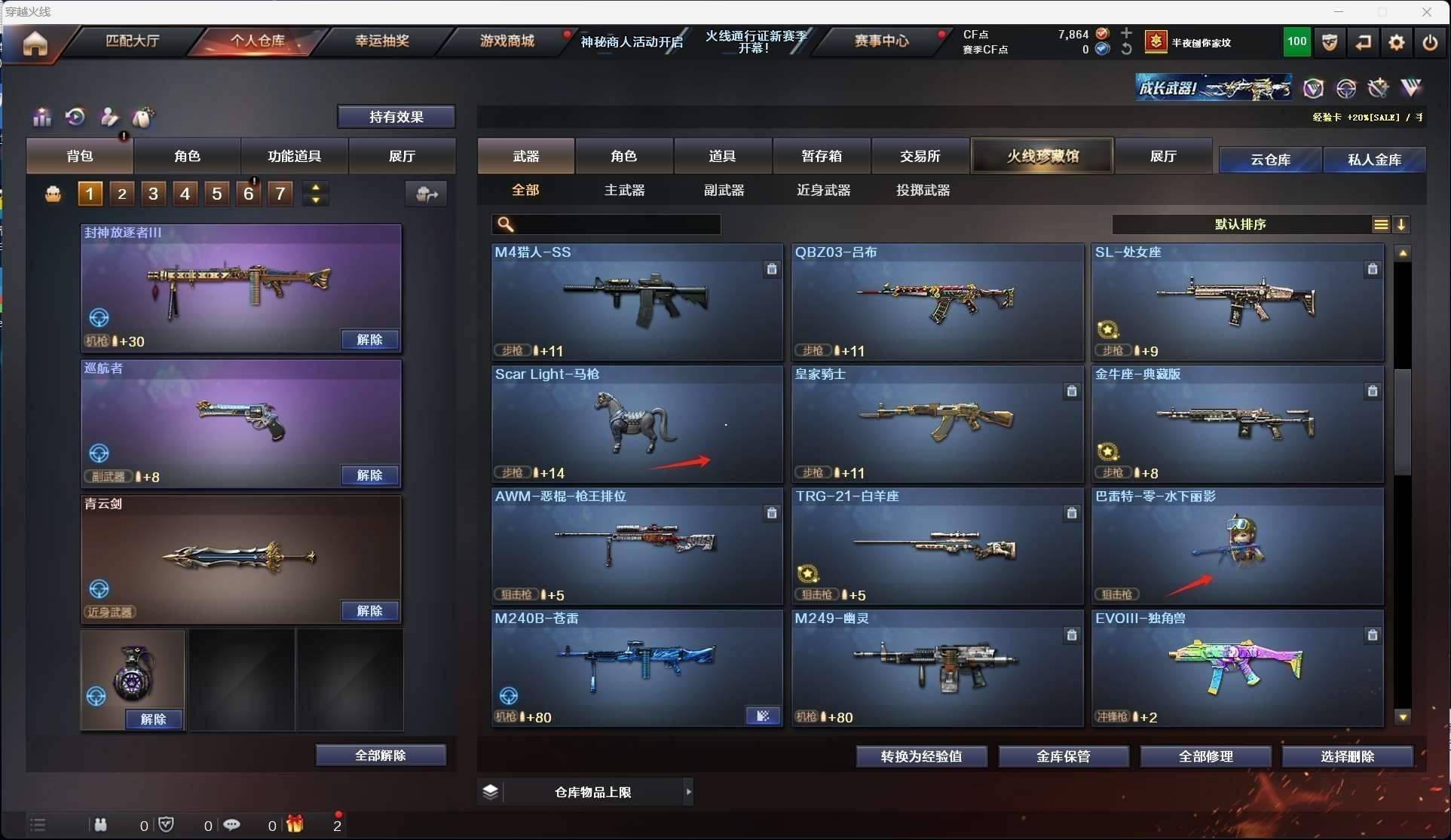Select backpack slot number 3
1451x840 pixels.
(153, 194)
